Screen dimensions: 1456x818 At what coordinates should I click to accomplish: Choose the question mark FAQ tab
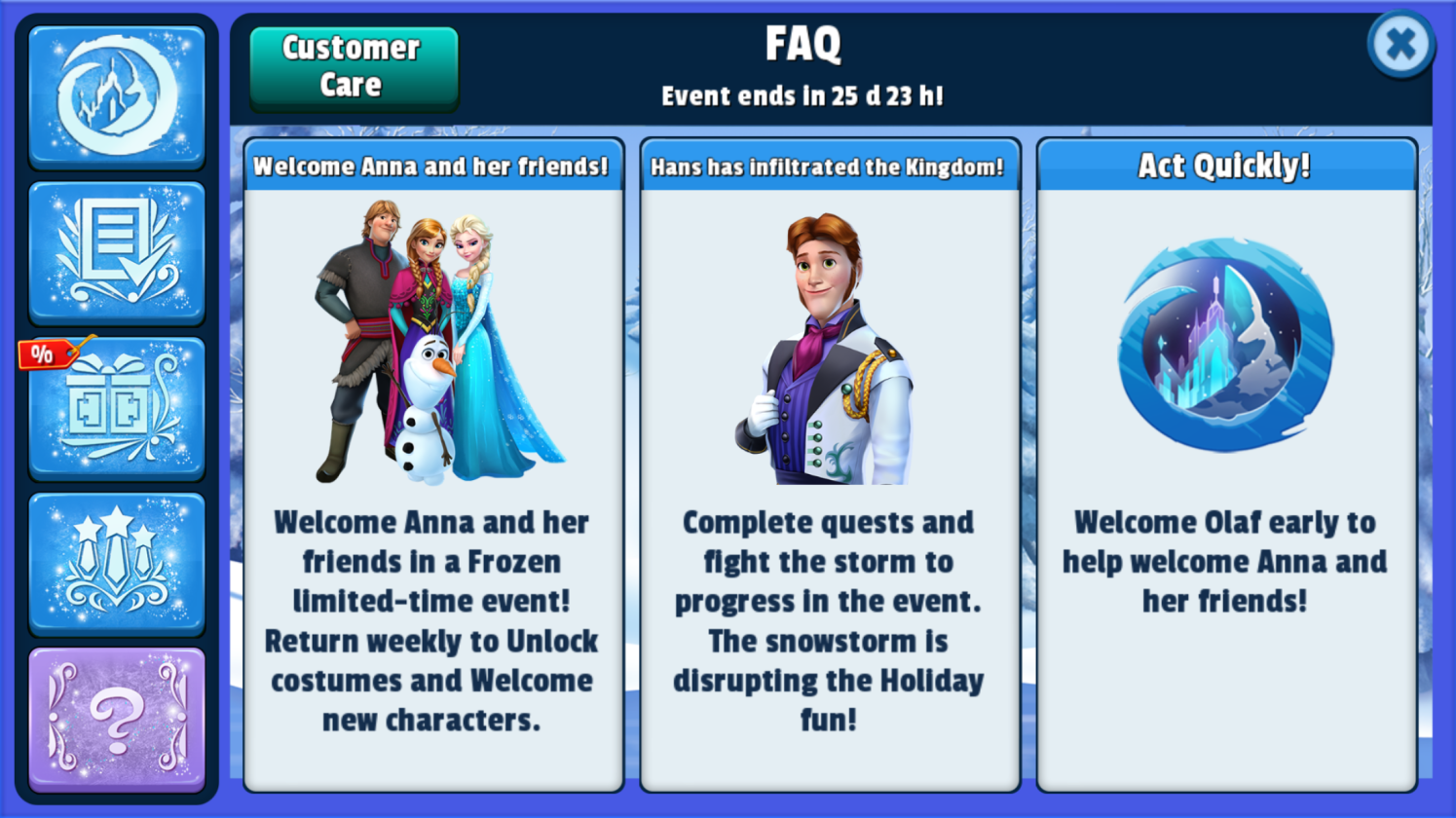117,720
